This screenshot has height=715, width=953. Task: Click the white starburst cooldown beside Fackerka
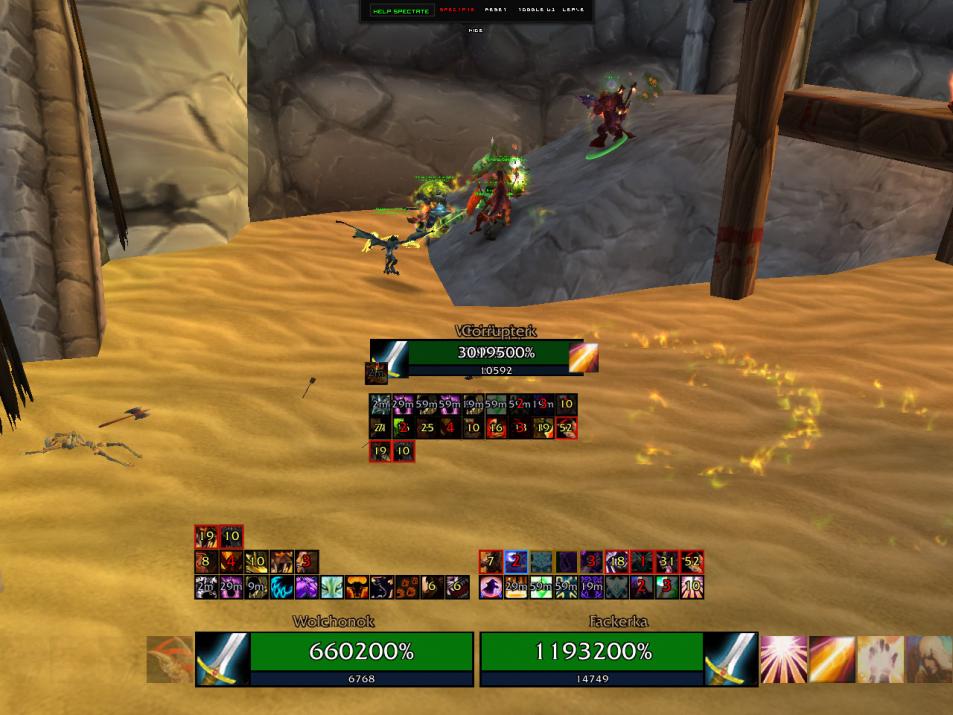[784, 659]
